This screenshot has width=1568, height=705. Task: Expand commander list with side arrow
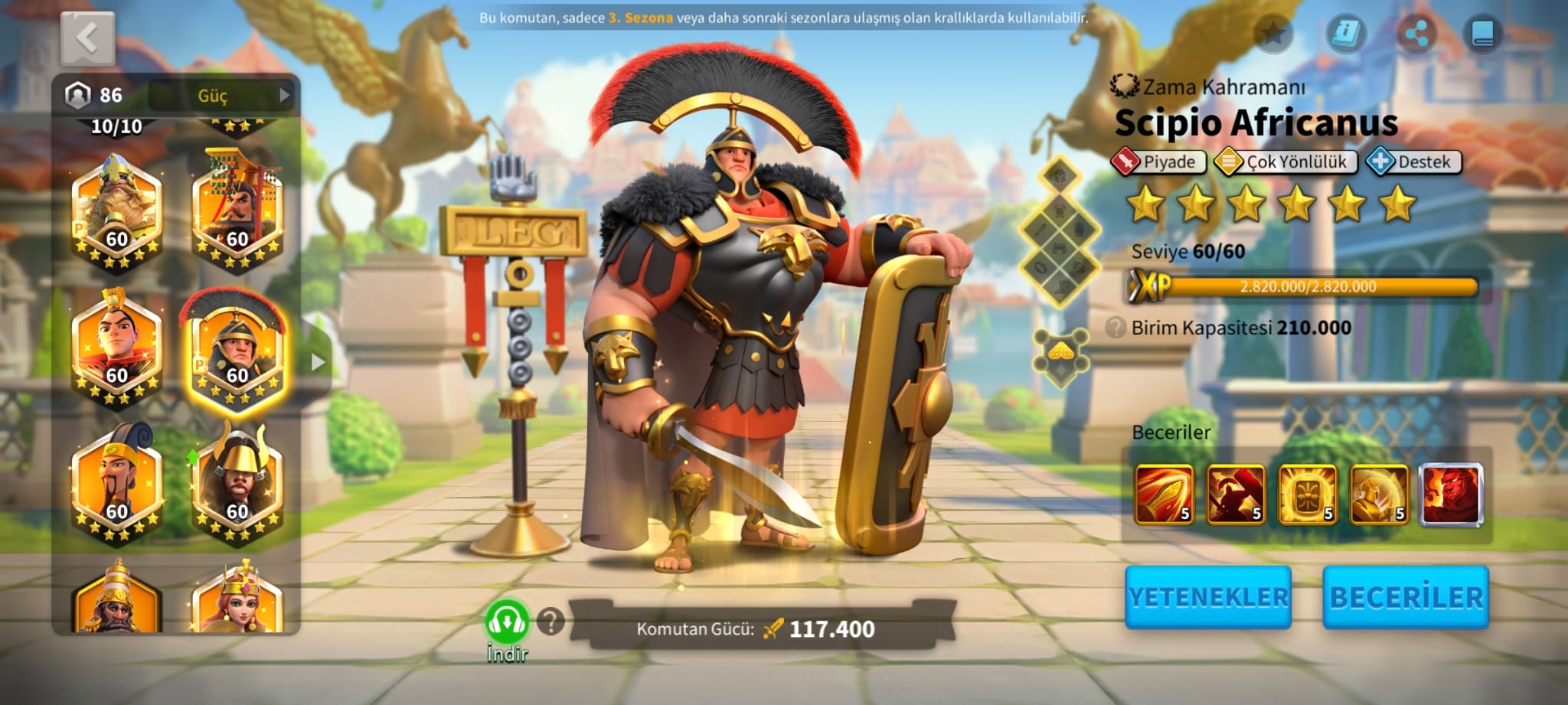click(318, 362)
